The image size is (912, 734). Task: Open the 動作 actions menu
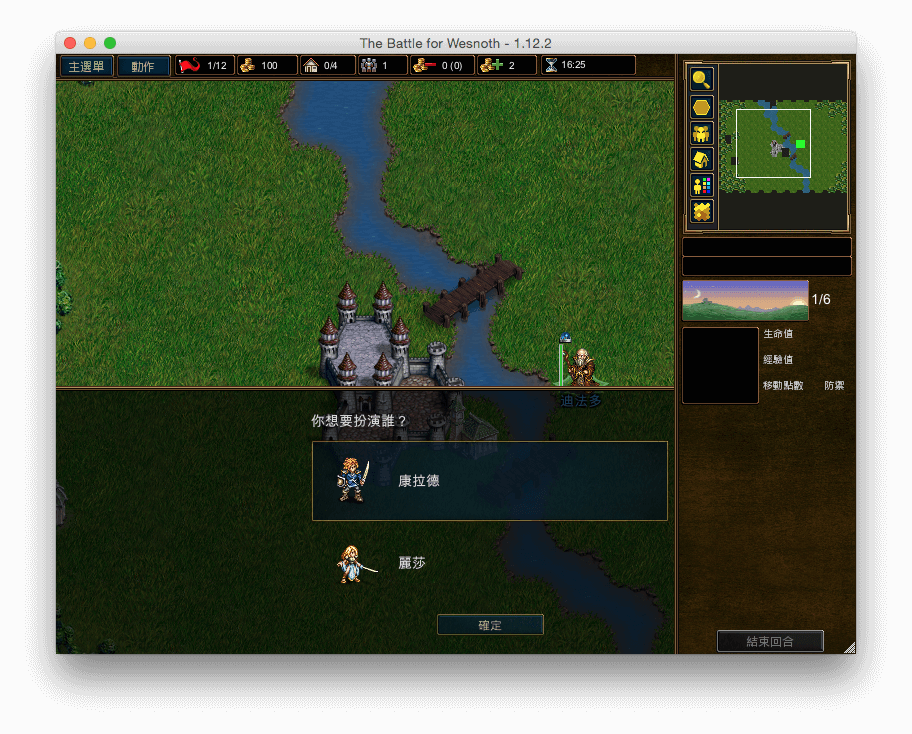point(143,66)
